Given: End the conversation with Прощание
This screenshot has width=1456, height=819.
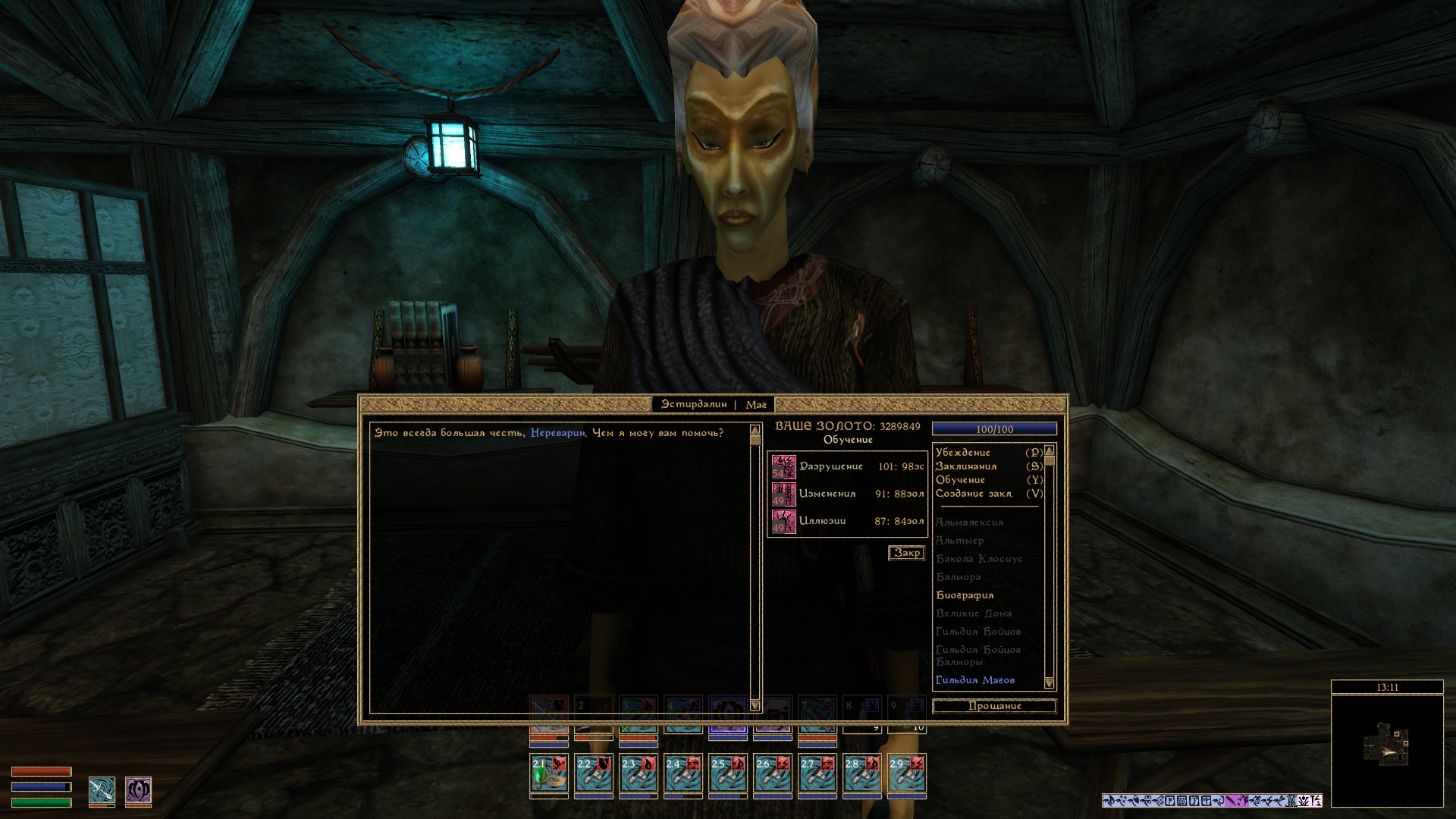Looking at the screenshot, I should click(x=994, y=707).
